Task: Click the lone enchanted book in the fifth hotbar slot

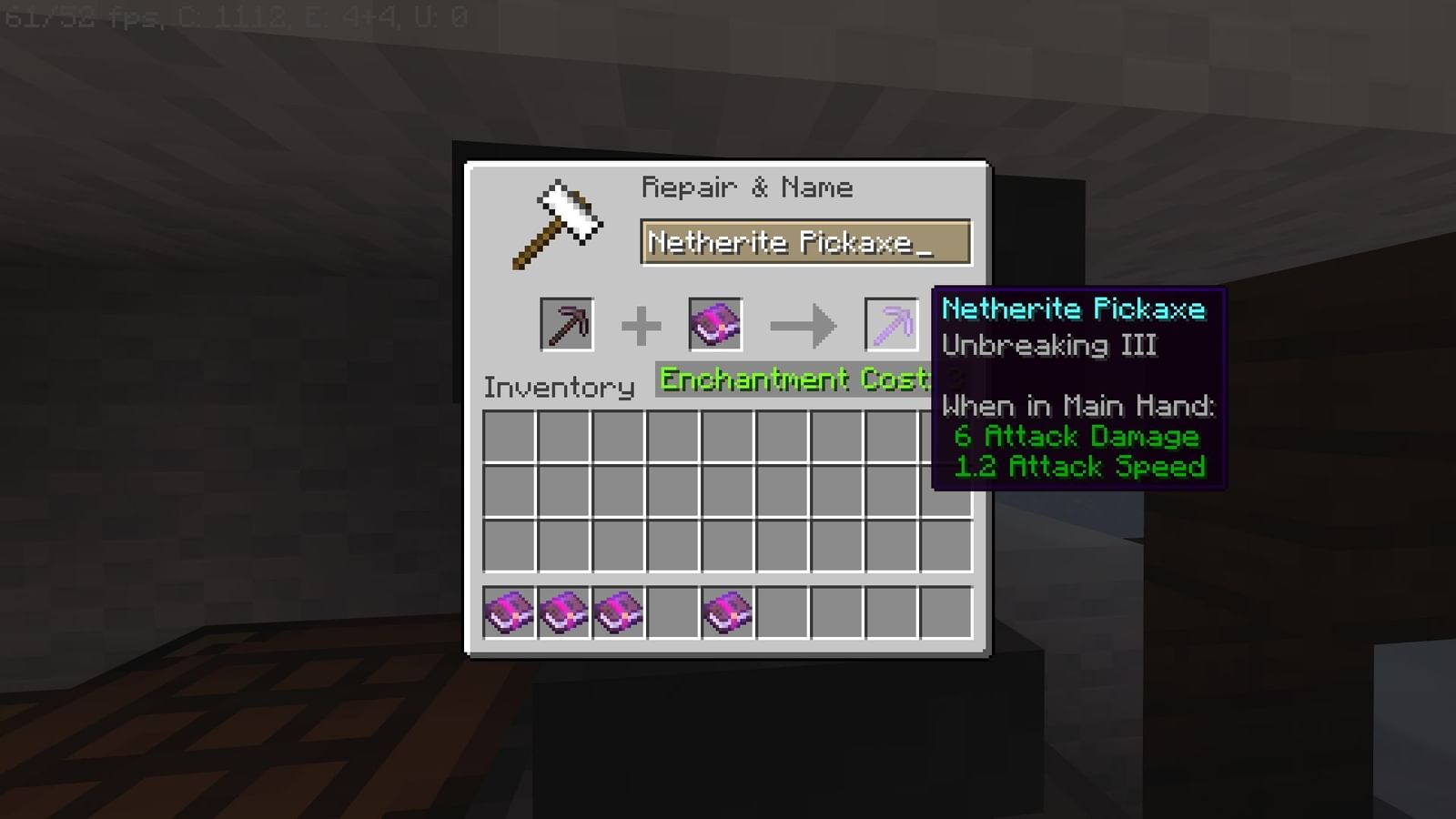Action: [728, 612]
